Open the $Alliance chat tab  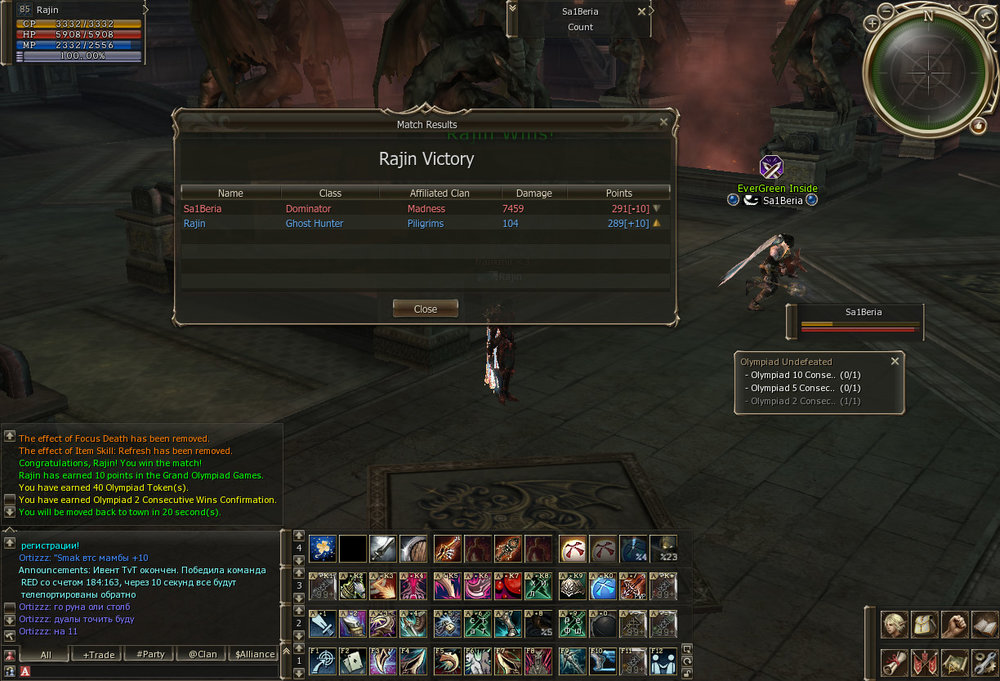click(x=254, y=655)
